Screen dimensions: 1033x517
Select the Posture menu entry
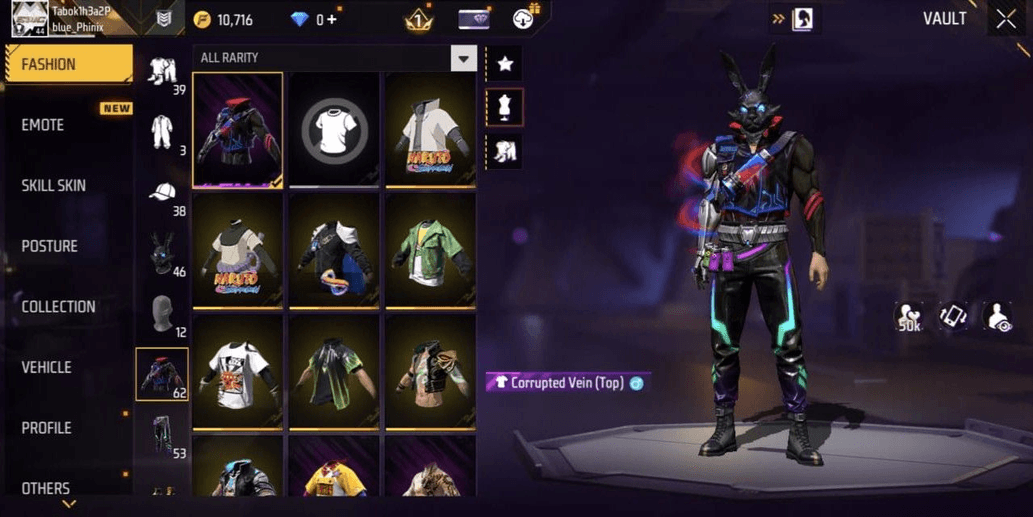pyautogui.click(x=49, y=246)
